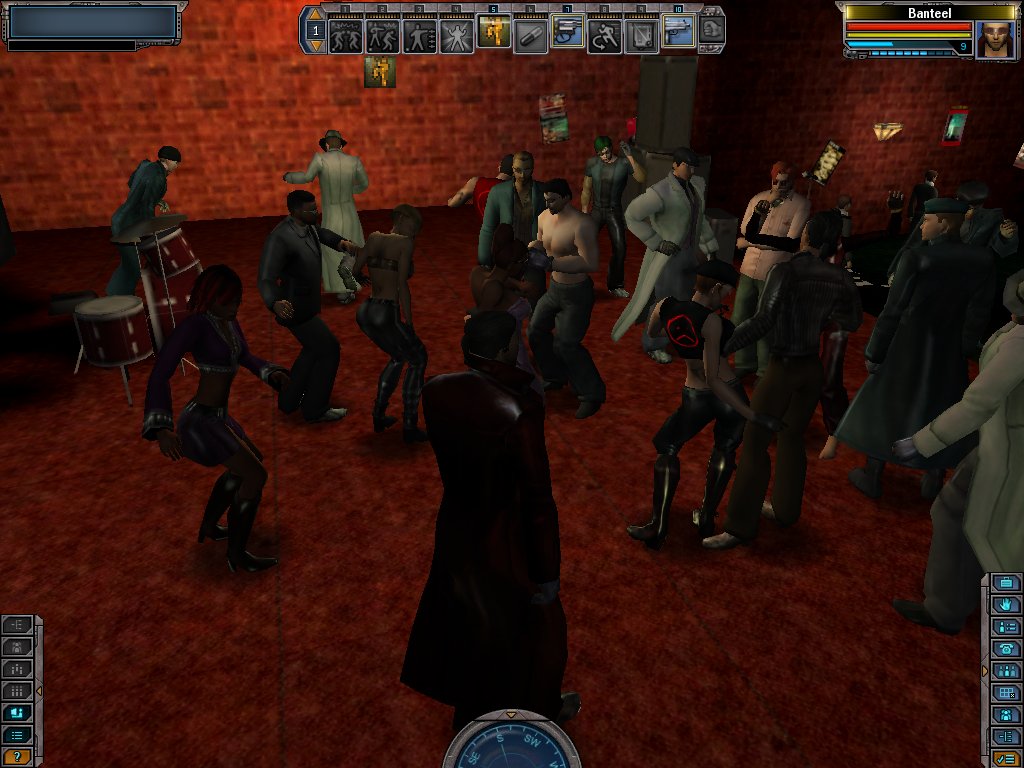
Task: Click the hand icon button
Action: point(1007,605)
